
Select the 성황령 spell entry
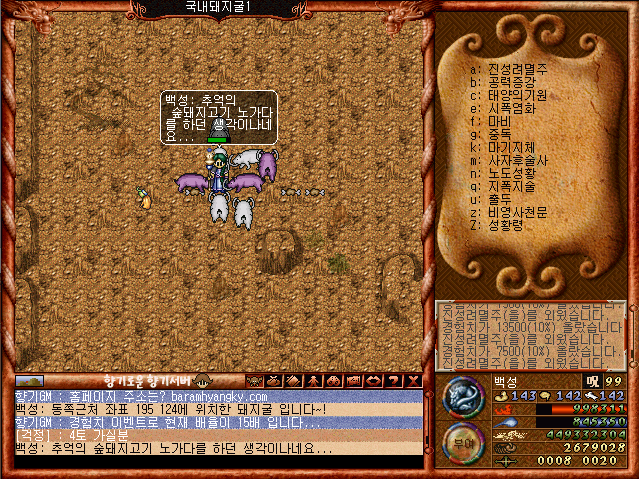coord(507,225)
